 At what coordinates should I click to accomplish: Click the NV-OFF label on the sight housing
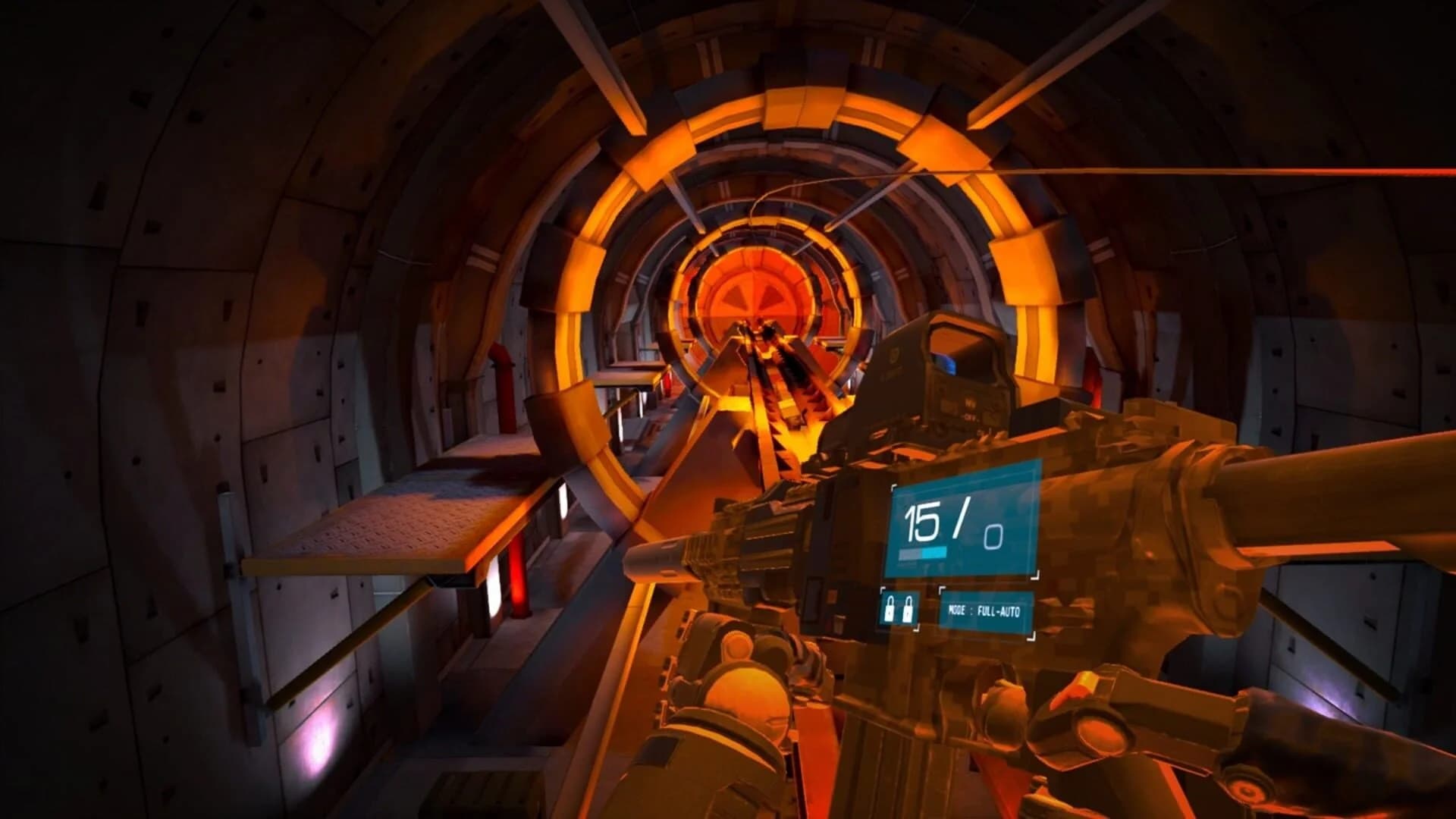click(x=971, y=408)
